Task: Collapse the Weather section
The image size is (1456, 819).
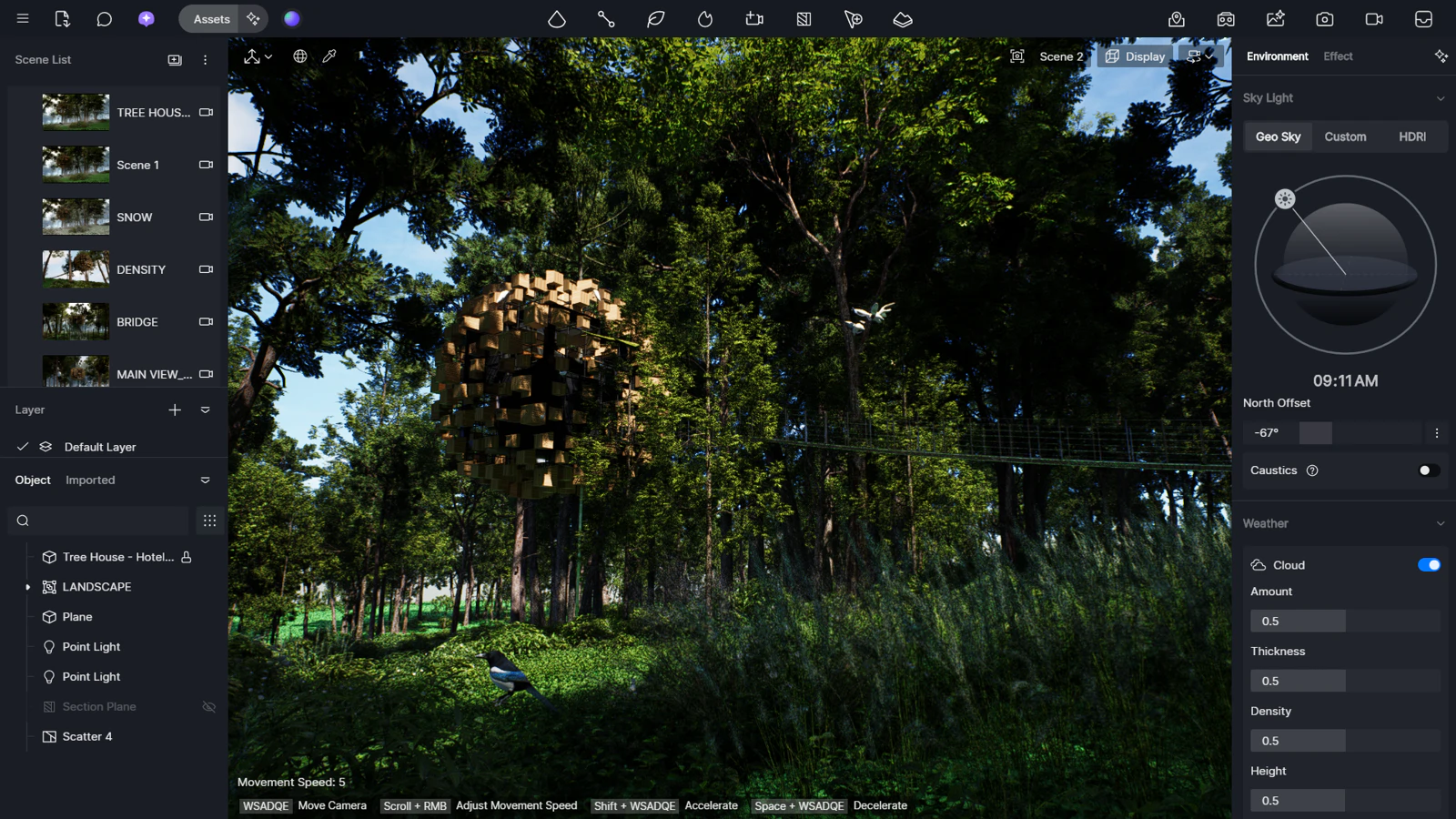Action: 1441,523
